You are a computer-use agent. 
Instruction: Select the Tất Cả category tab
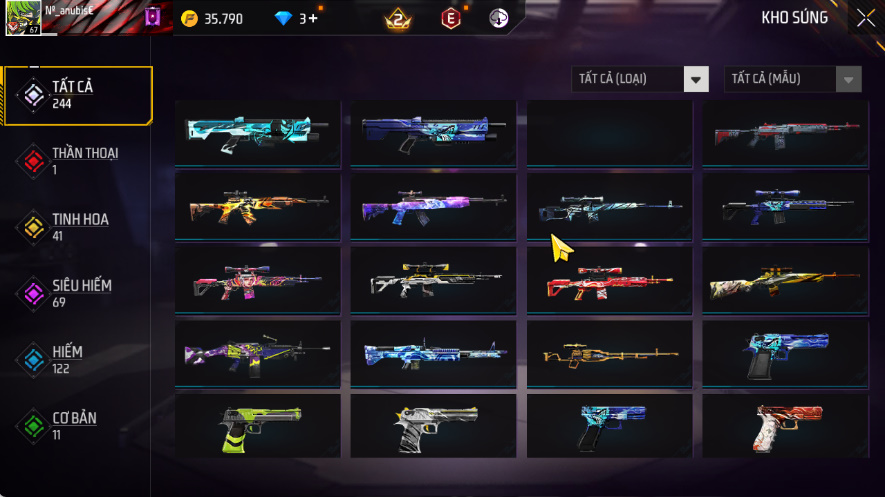[78, 95]
